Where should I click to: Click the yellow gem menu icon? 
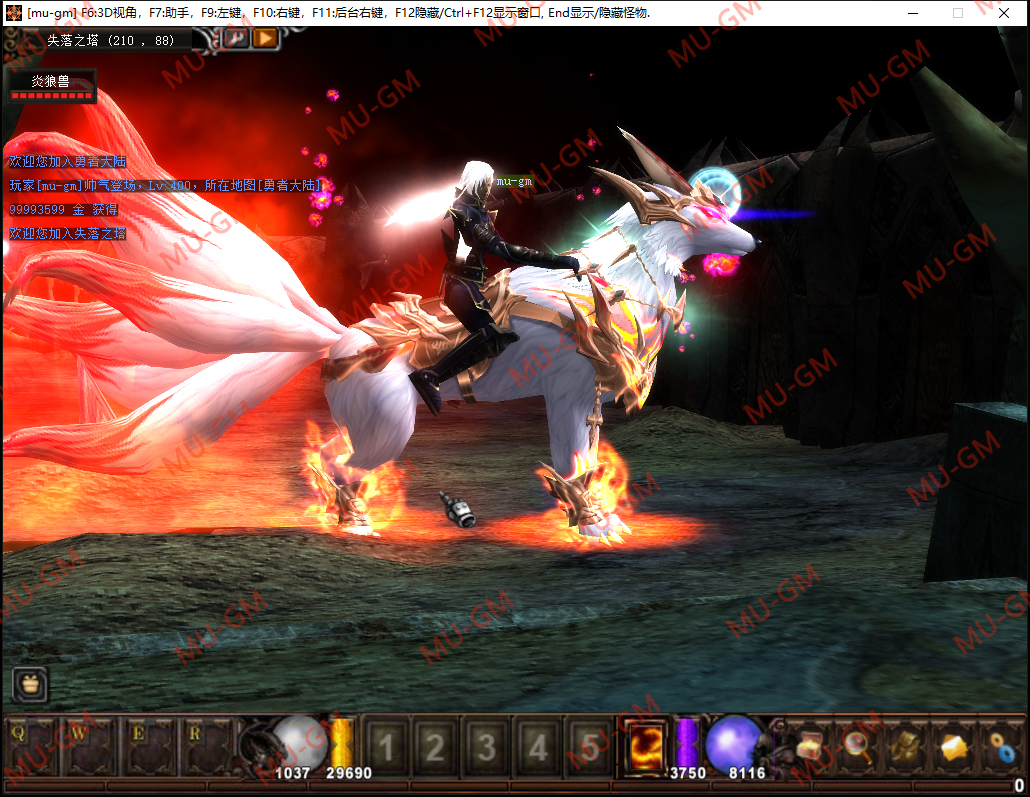pyautogui.click(x=954, y=745)
